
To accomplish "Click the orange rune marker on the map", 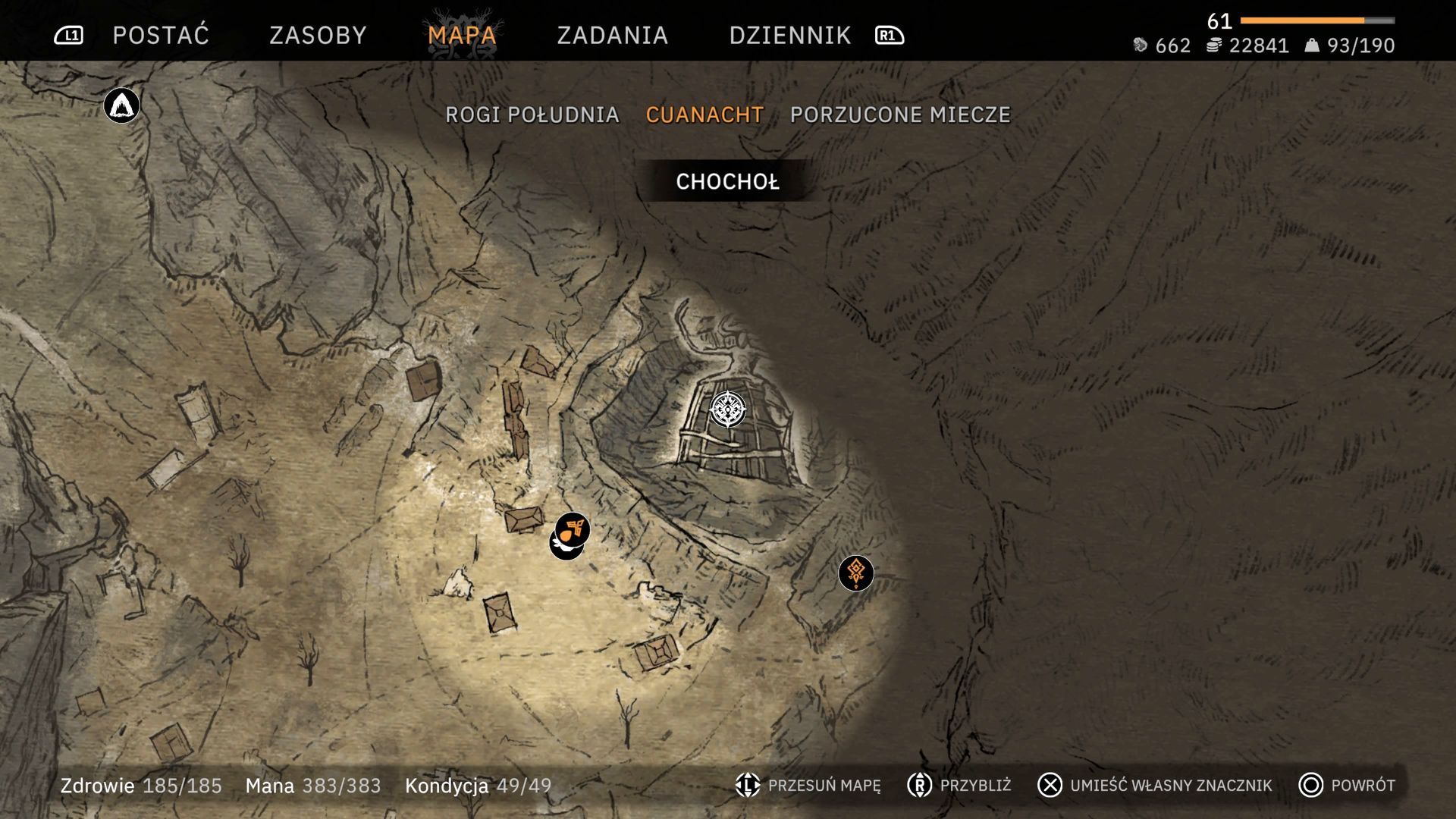I will [x=856, y=573].
